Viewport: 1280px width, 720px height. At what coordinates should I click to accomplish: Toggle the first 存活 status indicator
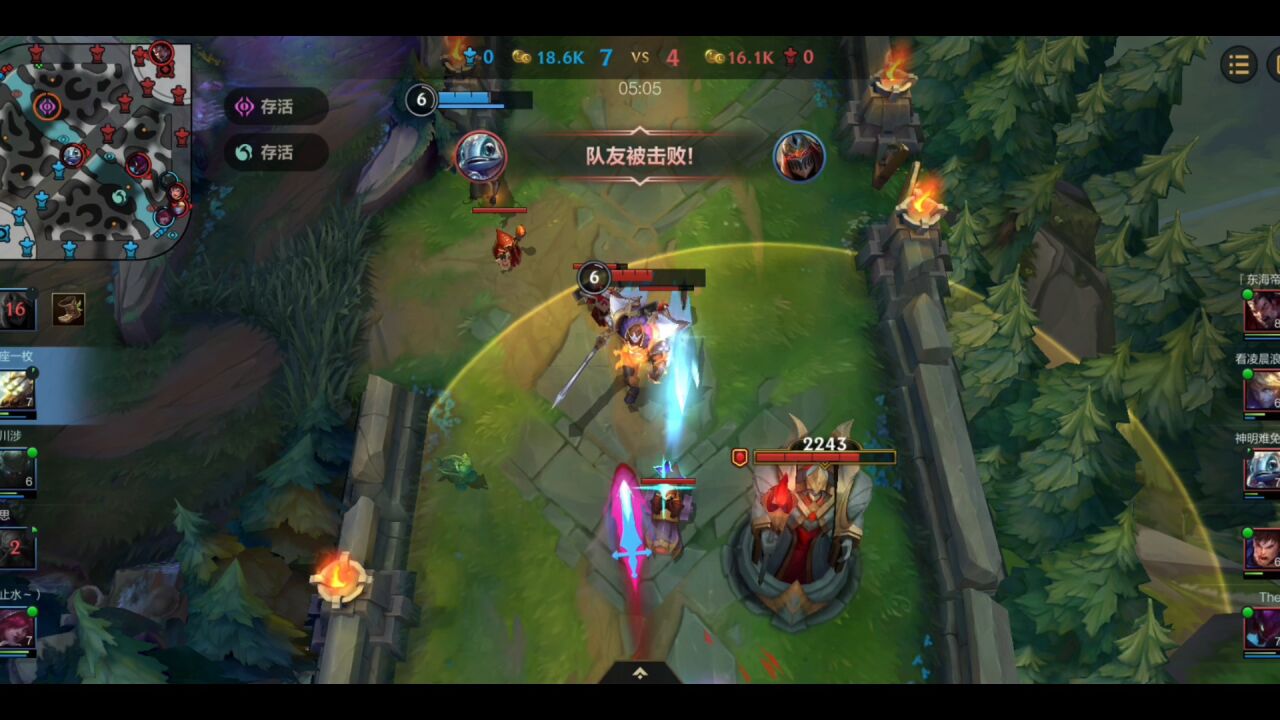click(277, 108)
